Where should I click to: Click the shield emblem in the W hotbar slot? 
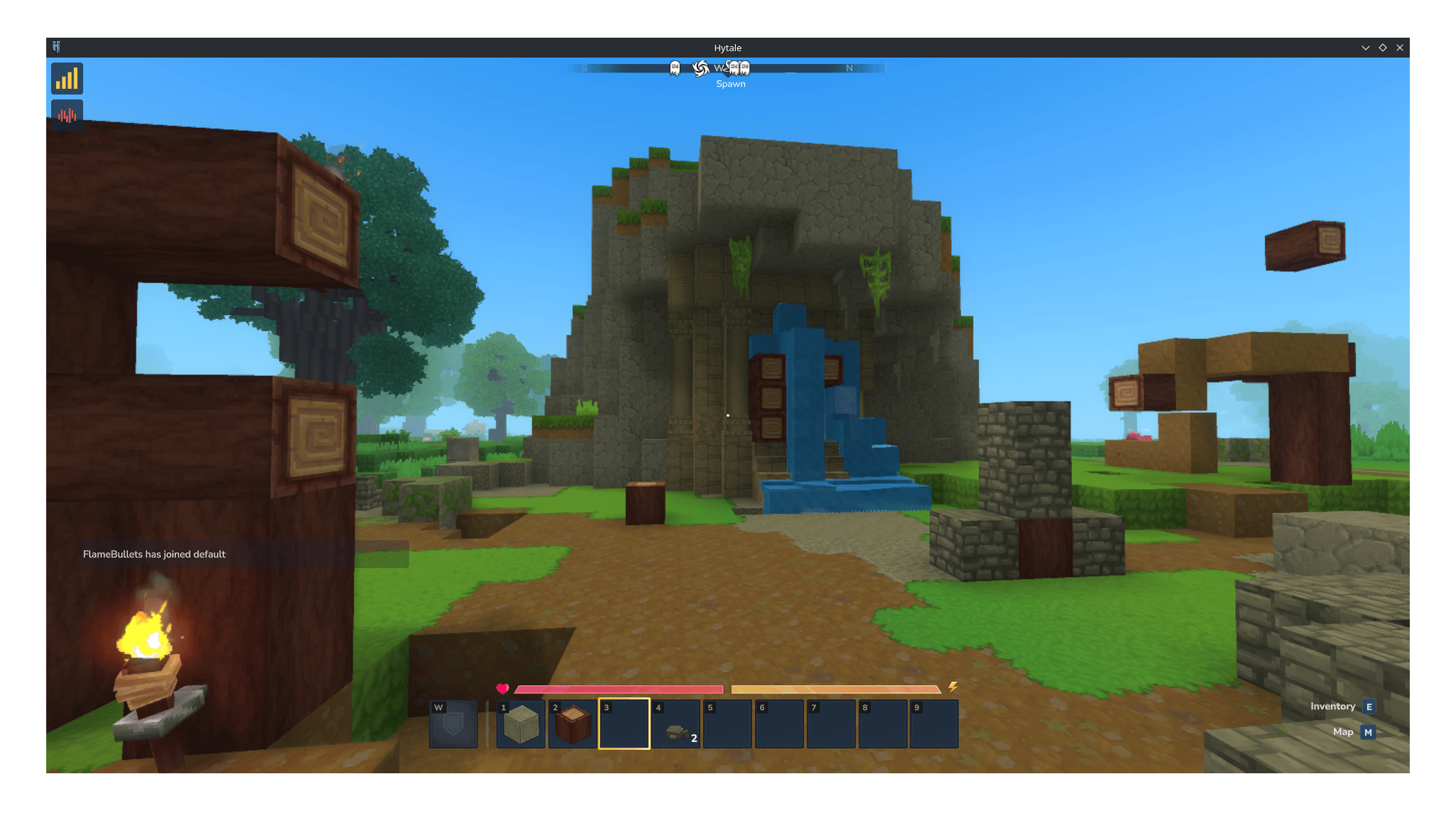coord(453,723)
